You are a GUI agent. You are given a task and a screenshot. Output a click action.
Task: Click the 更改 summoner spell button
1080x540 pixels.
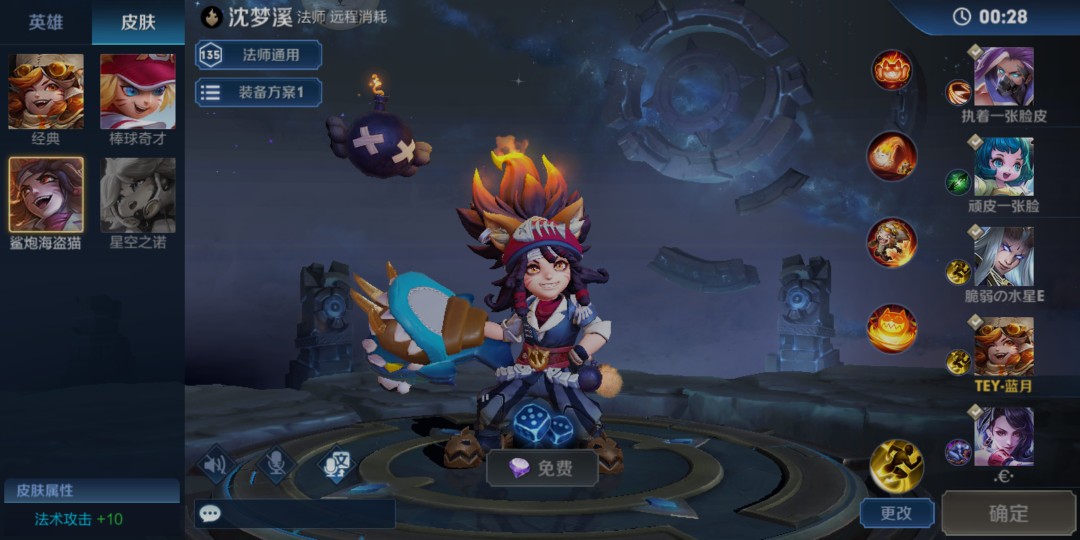pos(896,513)
